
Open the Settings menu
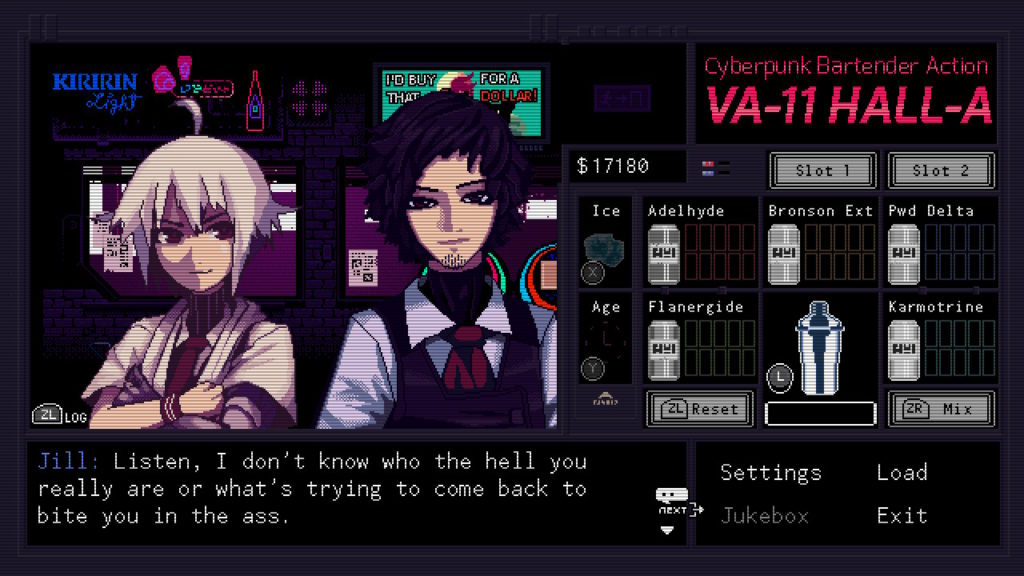pyautogui.click(x=770, y=473)
